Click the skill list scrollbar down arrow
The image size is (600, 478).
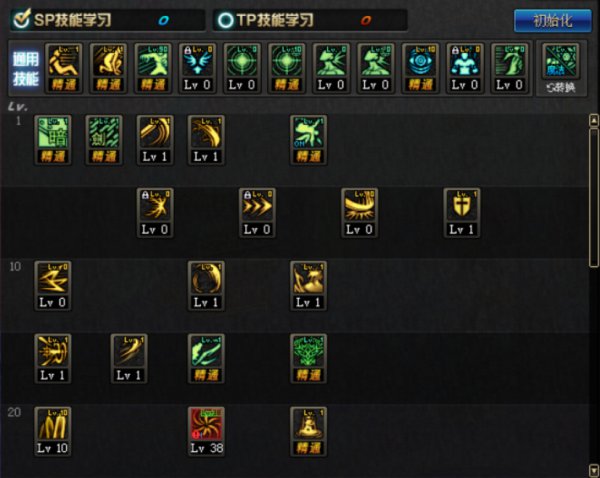tap(593, 470)
